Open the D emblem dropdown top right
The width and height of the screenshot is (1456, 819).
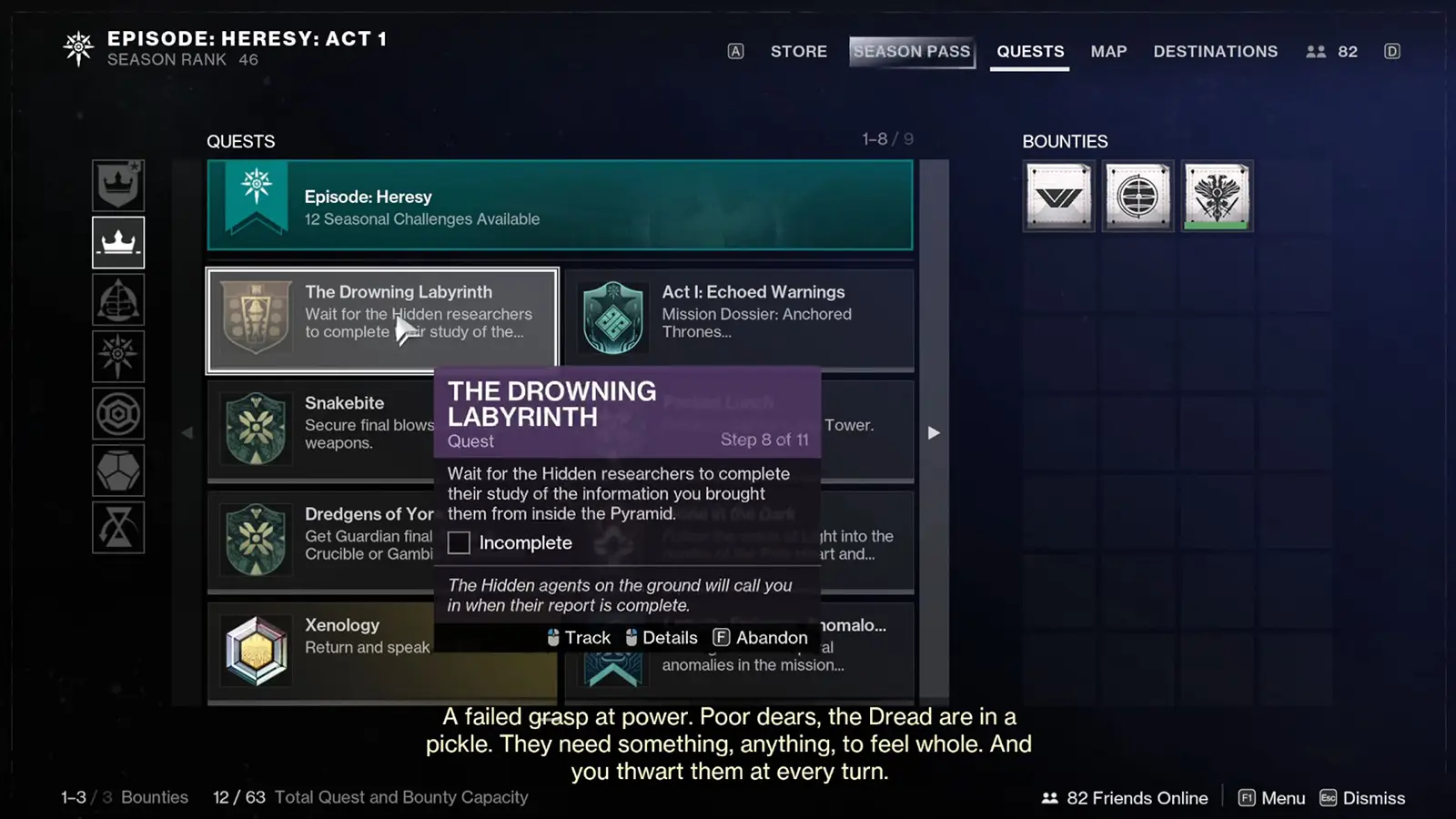(x=1391, y=51)
